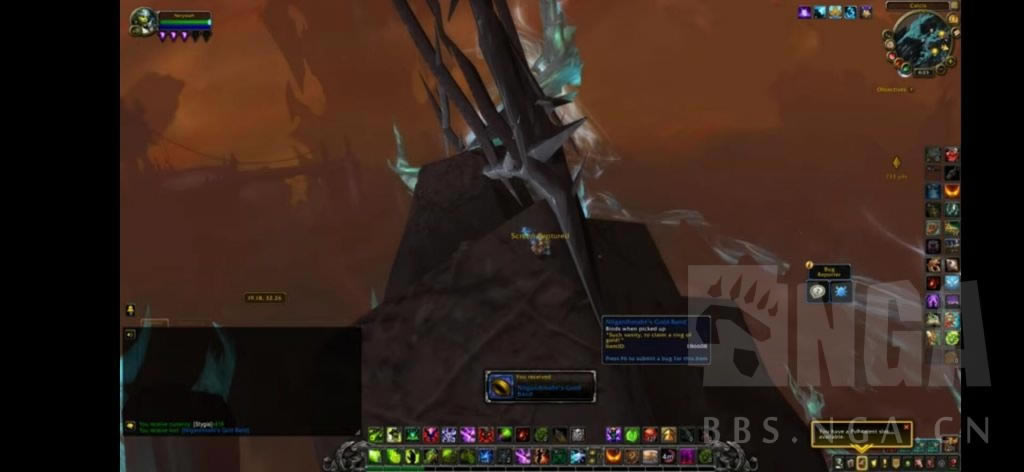This screenshot has width=1024, height=472.
Task: Click the highlighted micro menu talents button
Action: click(861, 463)
